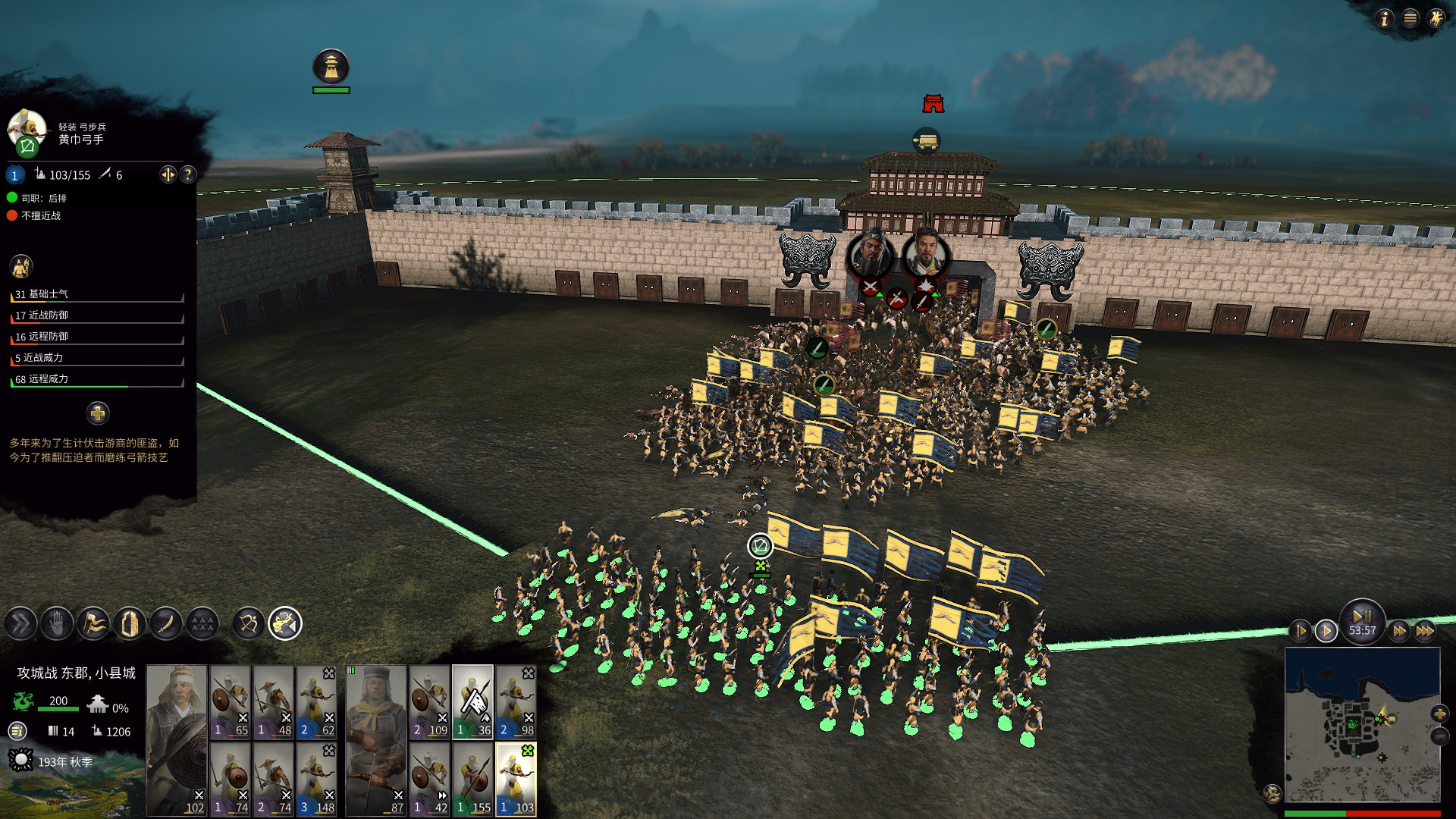1456x819 pixels.
Task: Toggle the bow fire-at-will button
Action: pyautogui.click(x=249, y=624)
